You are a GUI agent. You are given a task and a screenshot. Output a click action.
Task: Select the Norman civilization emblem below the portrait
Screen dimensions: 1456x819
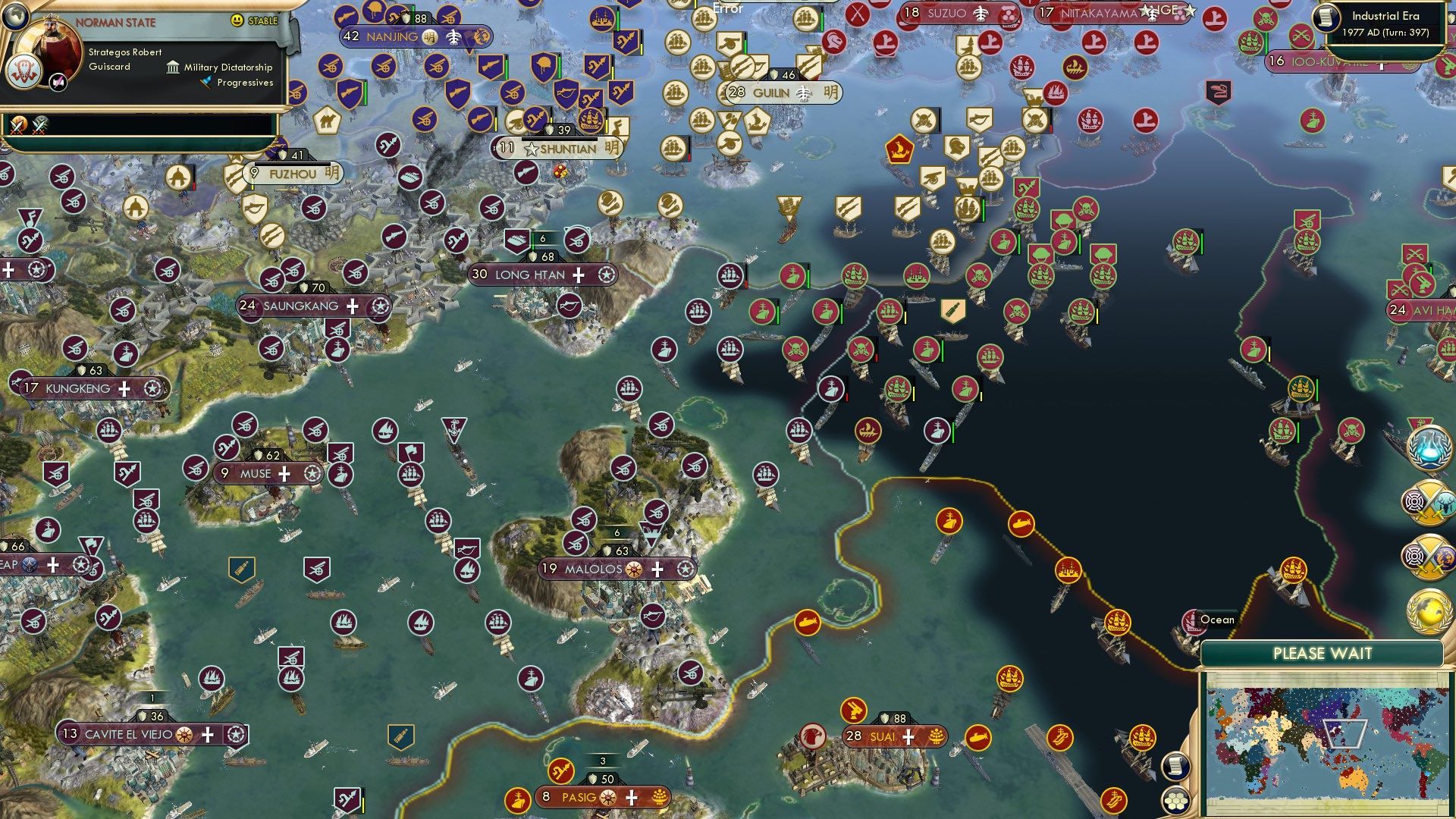click(x=25, y=71)
